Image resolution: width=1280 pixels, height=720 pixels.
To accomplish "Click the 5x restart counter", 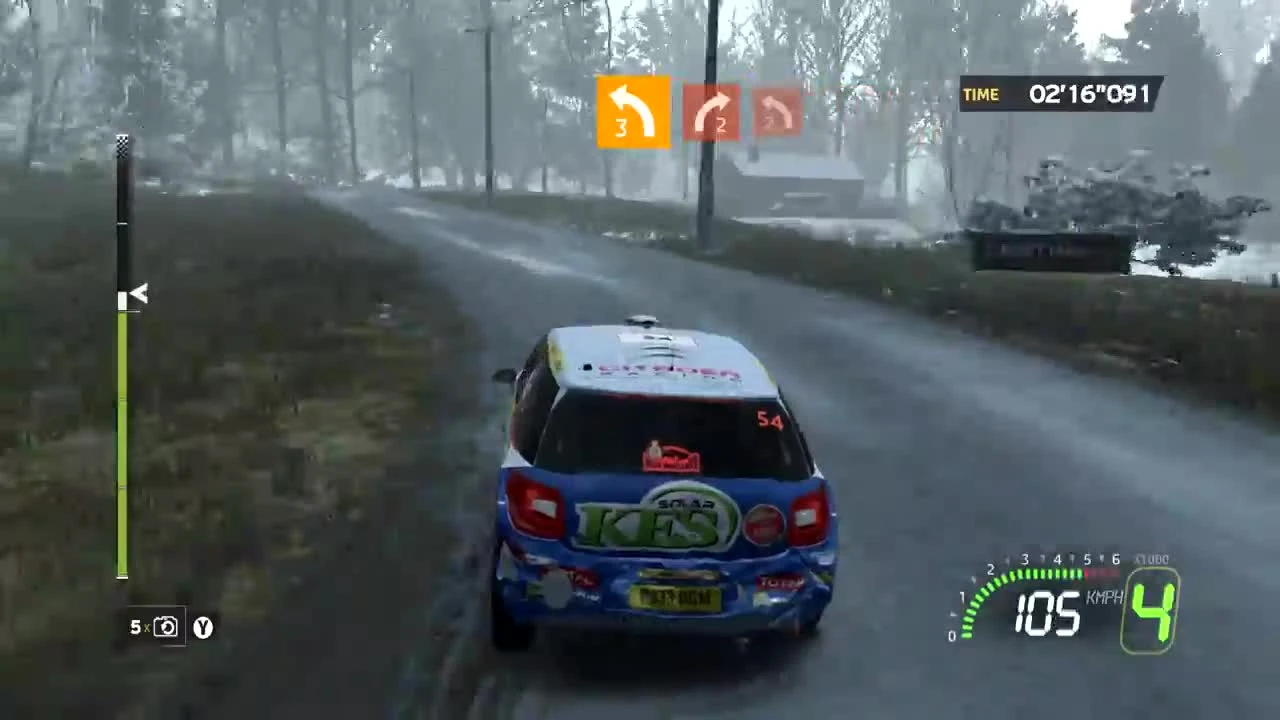I will click(138, 628).
